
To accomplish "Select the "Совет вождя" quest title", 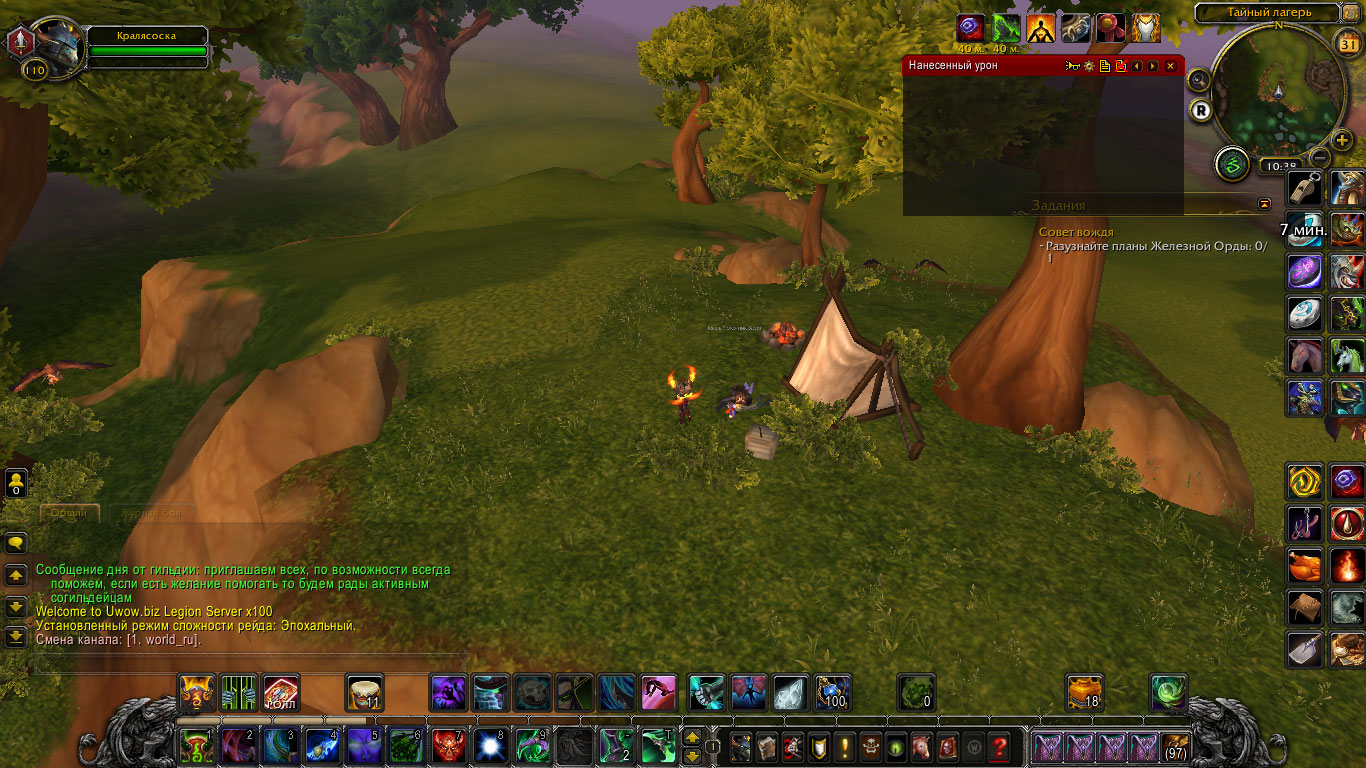I will pos(1076,232).
